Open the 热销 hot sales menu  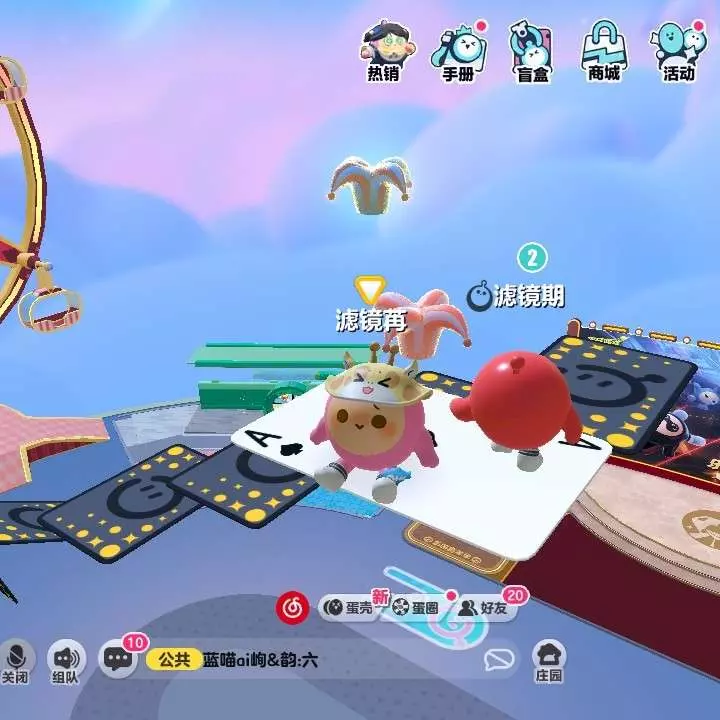click(x=383, y=50)
